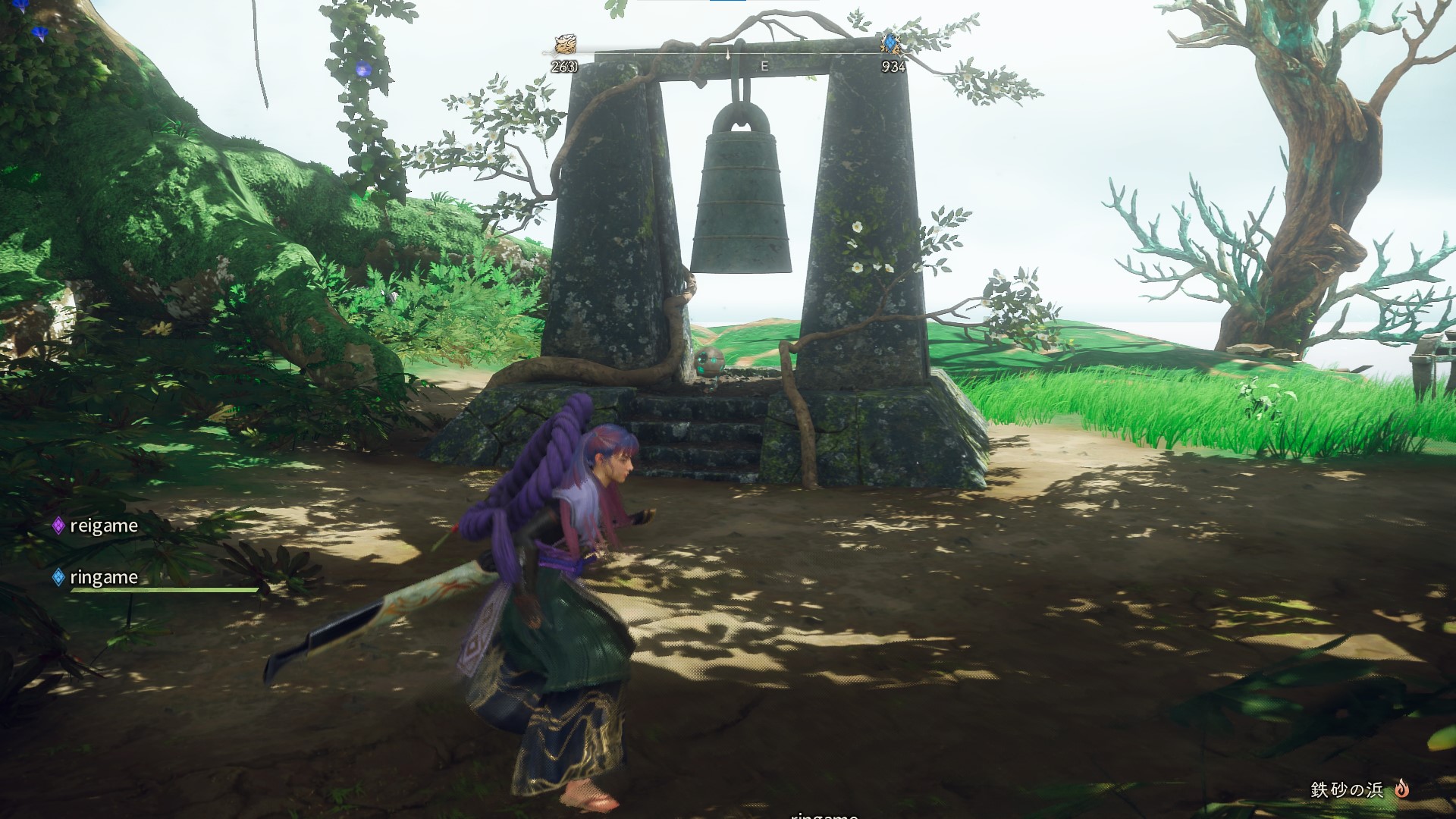Select party member ringame

(103, 577)
